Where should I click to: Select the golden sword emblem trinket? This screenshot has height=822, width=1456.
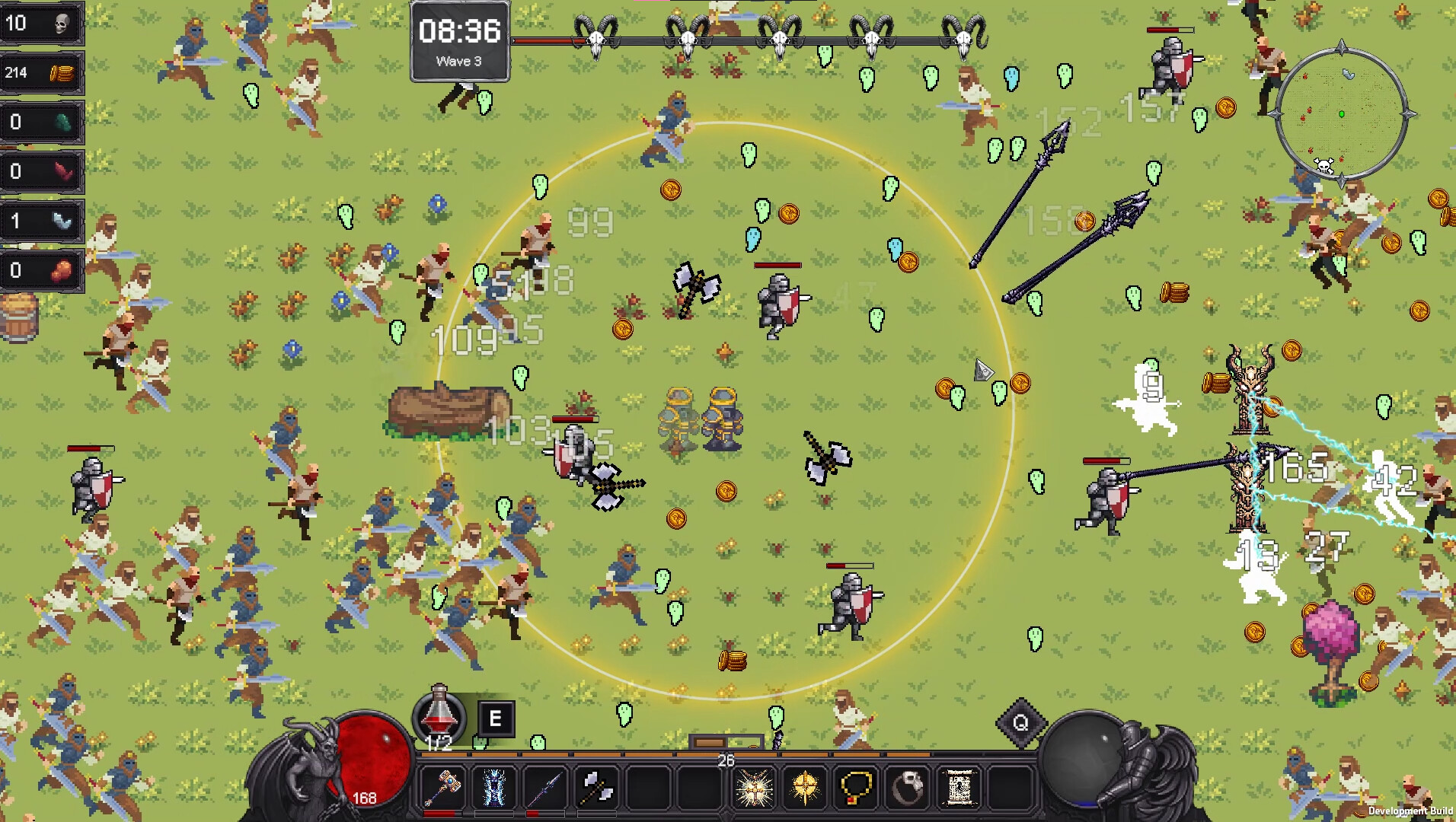point(804,788)
